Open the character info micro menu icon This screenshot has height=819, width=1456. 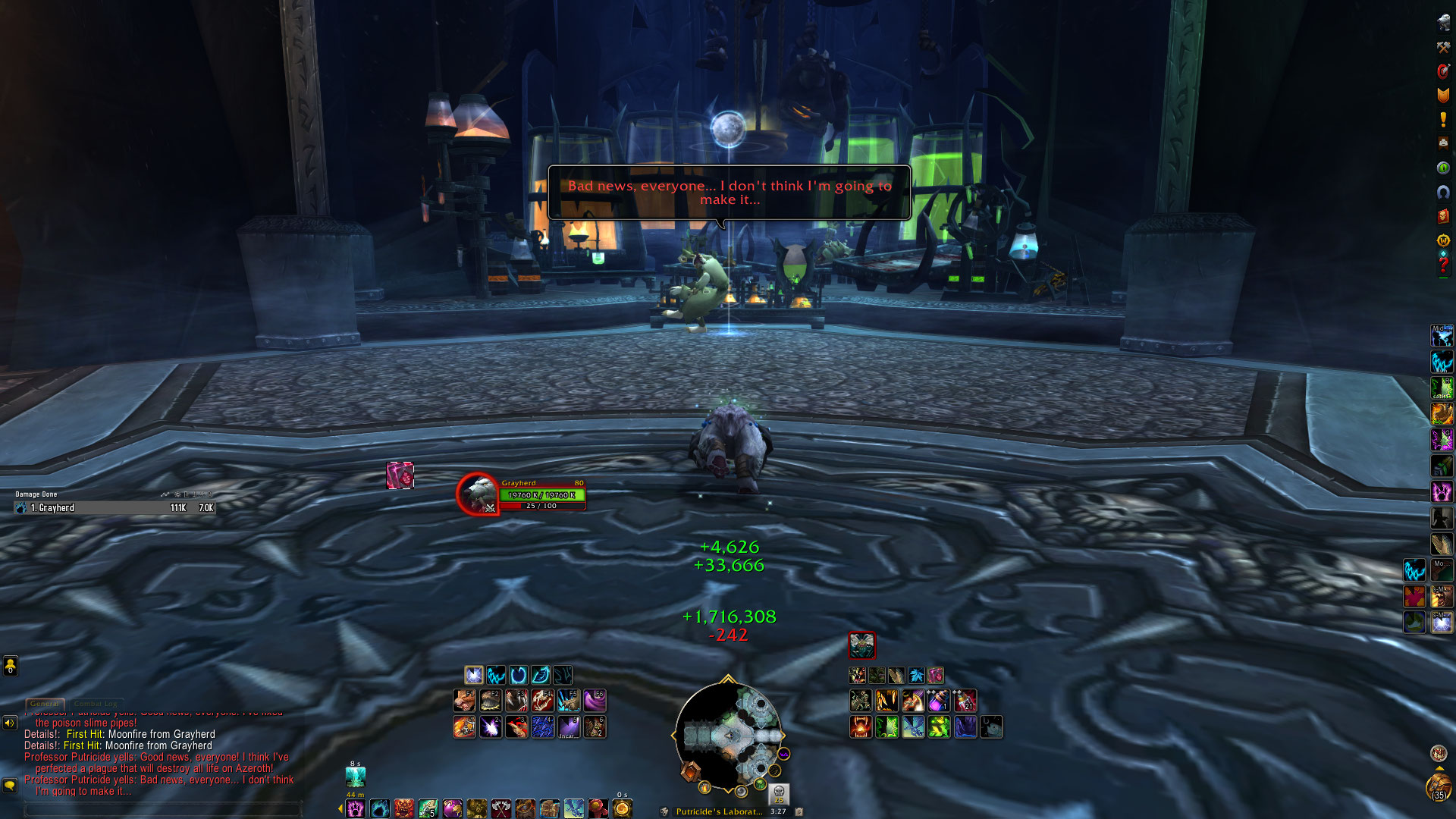[1442, 23]
